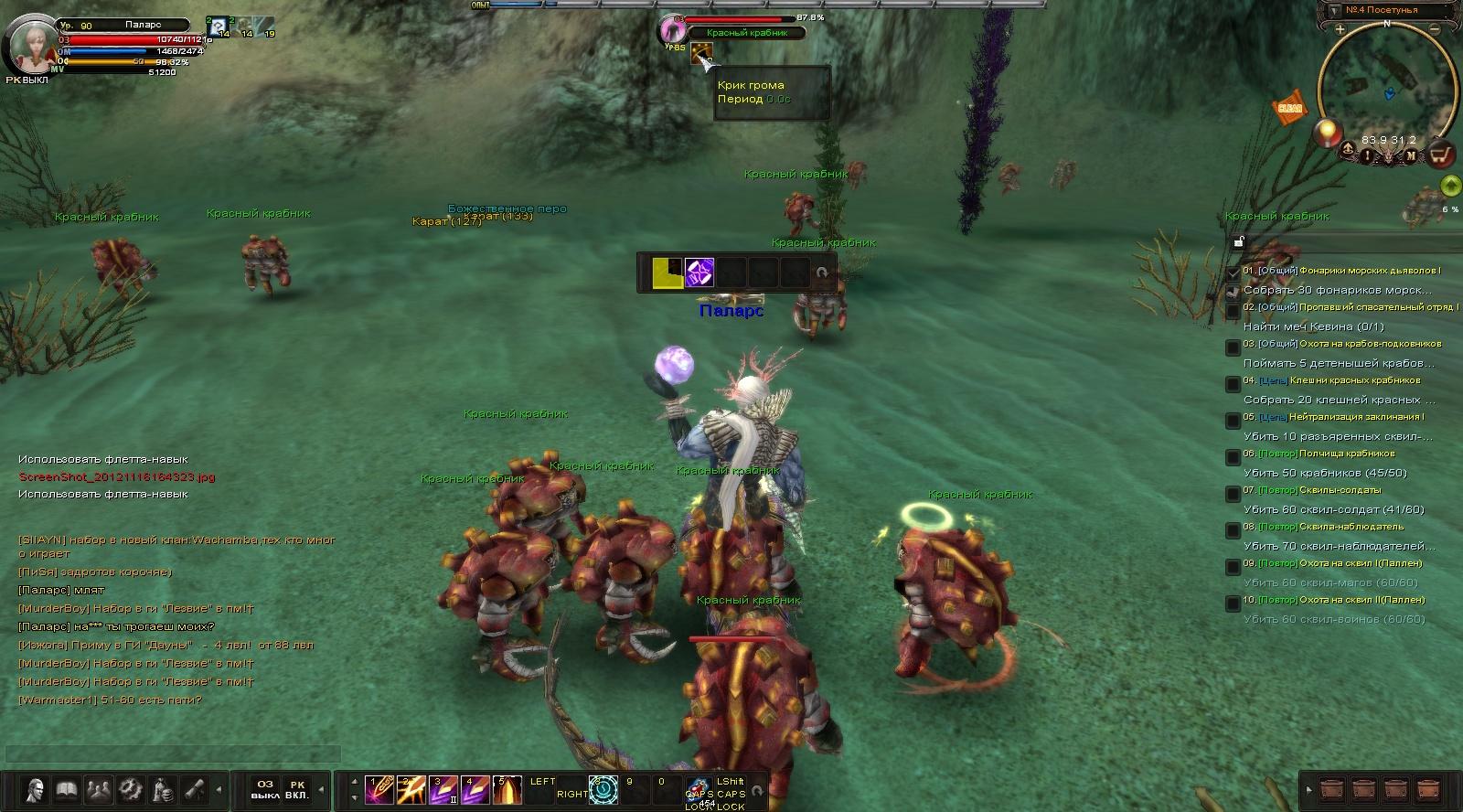
Task: Use the orange slash skill in slot 2
Action: point(410,790)
